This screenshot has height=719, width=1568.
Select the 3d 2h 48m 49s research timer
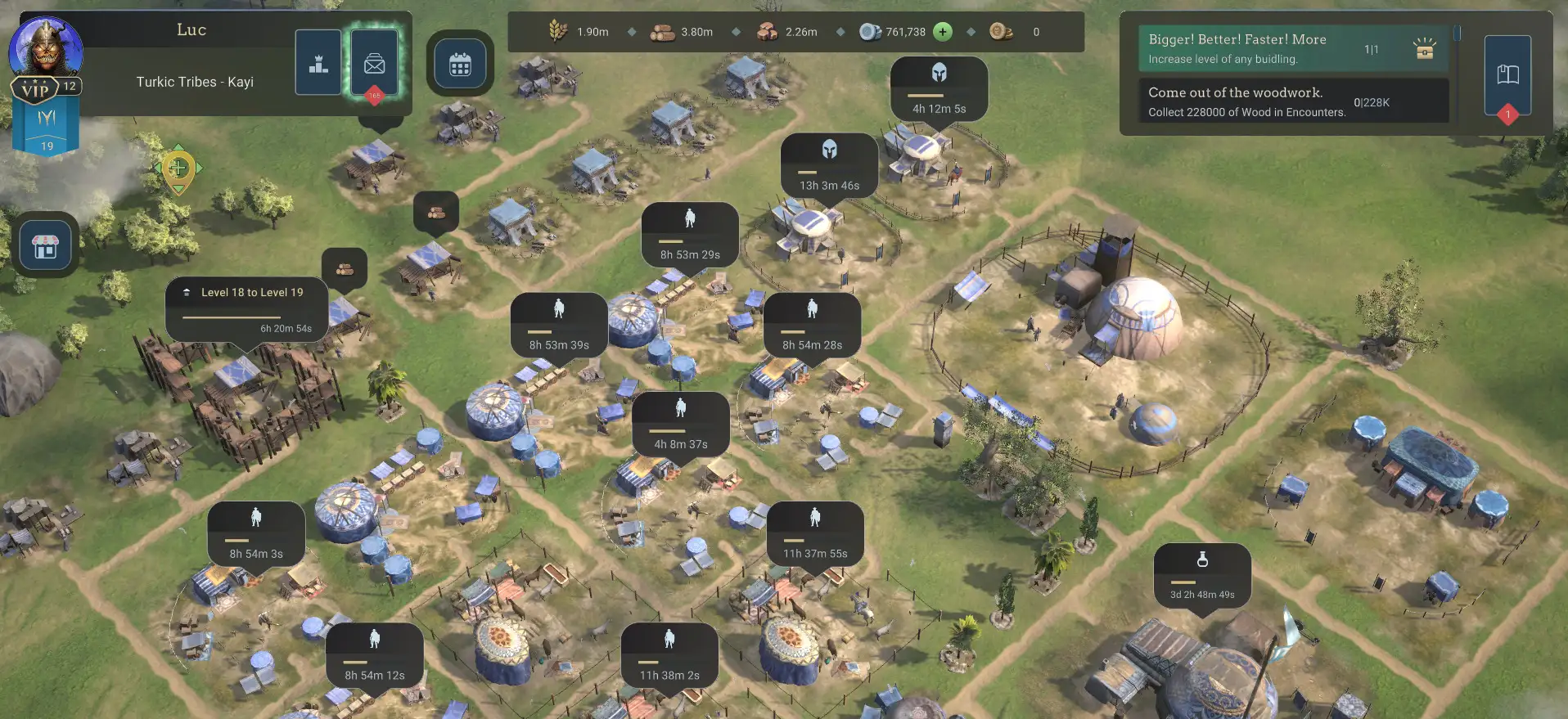(x=1201, y=575)
